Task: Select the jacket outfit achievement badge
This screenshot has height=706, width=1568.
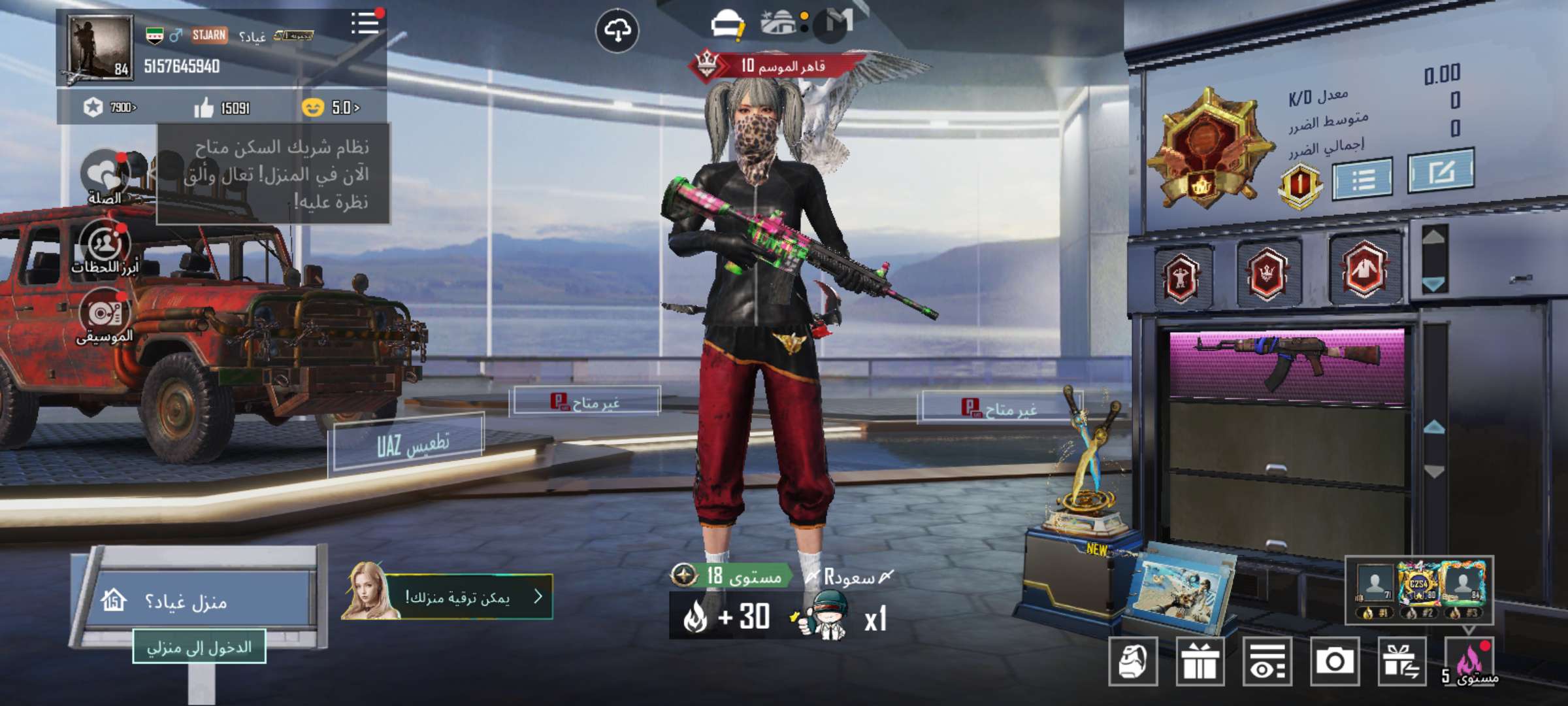Action: [x=1365, y=270]
